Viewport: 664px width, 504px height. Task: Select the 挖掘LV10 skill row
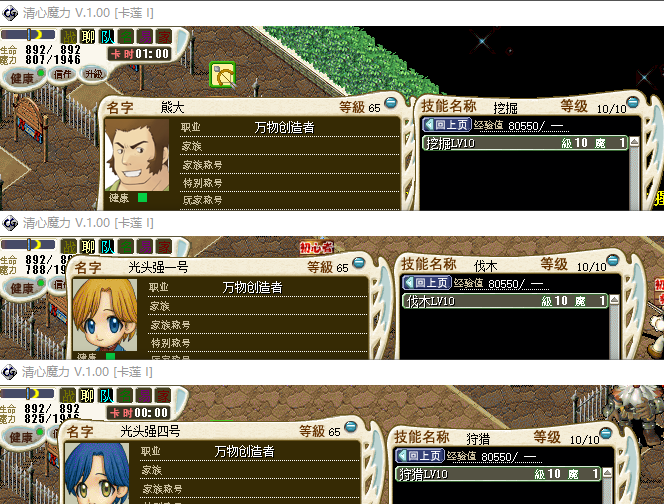point(527,143)
